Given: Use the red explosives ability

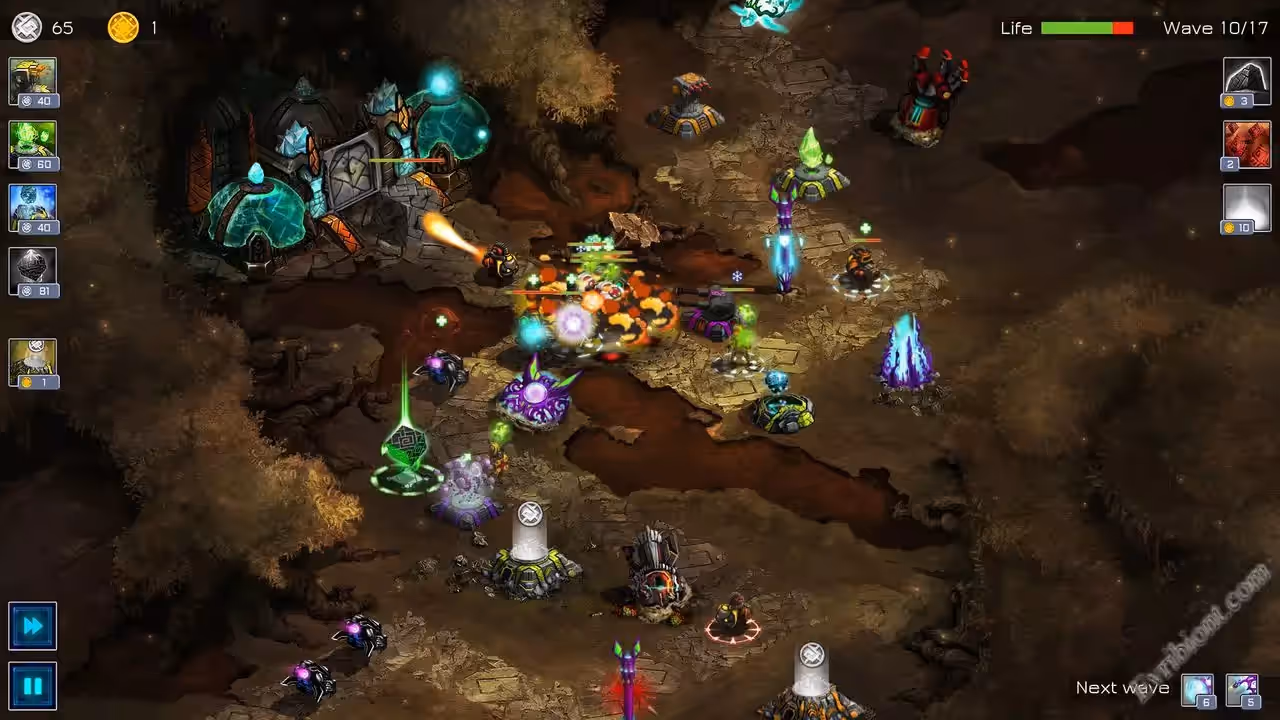Looking at the screenshot, I should (x=1247, y=145).
